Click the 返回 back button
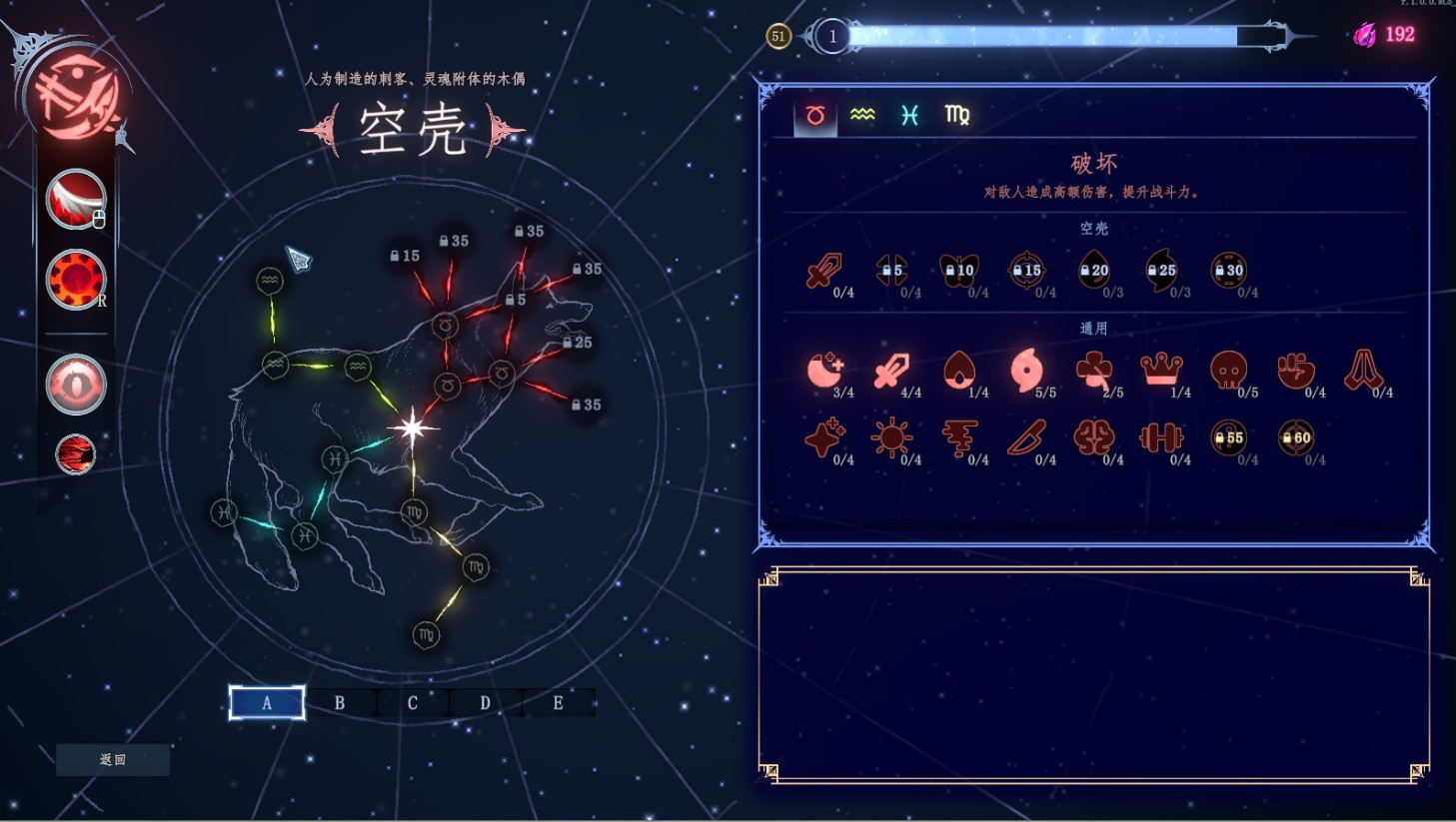1456x822 pixels. pyautogui.click(x=113, y=760)
